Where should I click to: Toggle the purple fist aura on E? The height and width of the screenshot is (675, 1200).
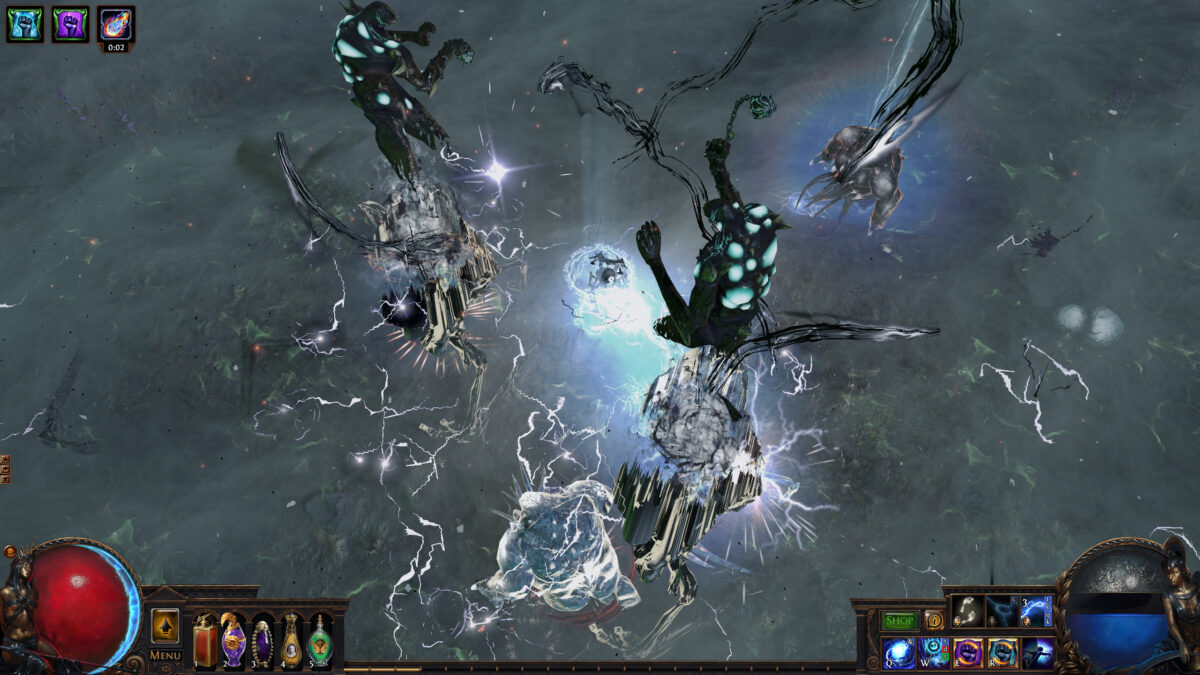(x=967, y=652)
